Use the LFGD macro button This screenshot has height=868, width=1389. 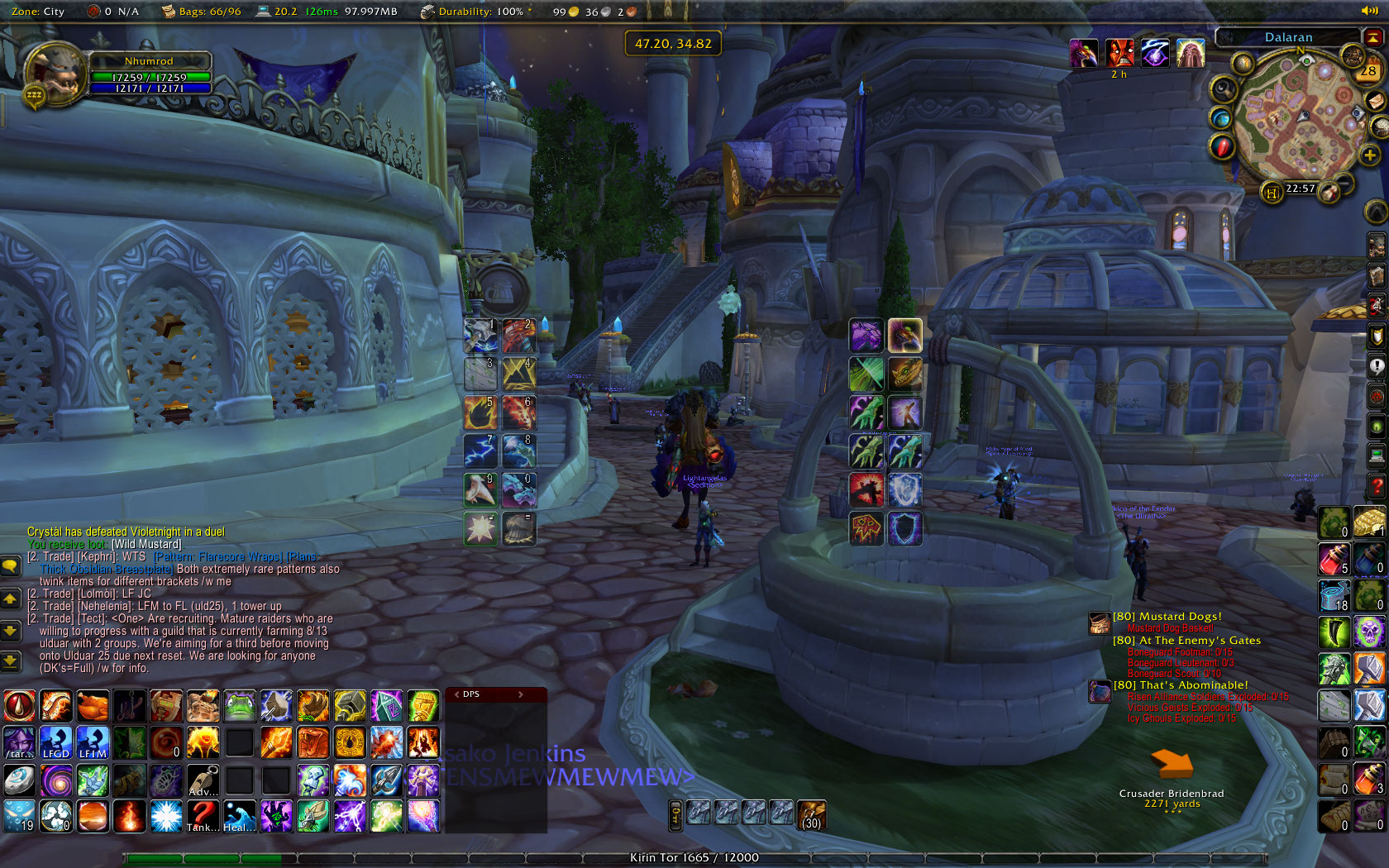[x=55, y=742]
